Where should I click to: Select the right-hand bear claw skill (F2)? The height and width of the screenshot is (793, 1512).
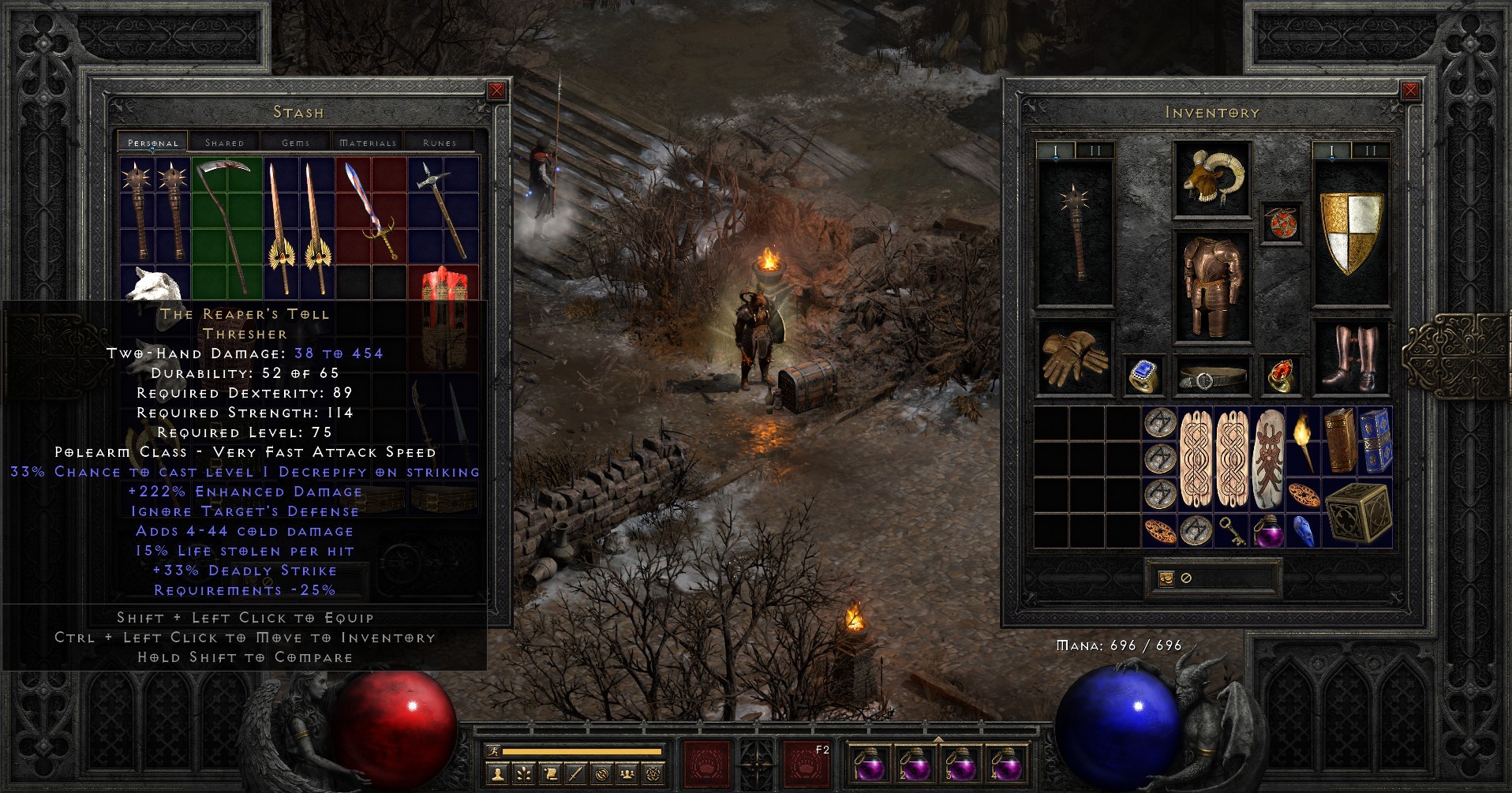(x=805, y=763)
